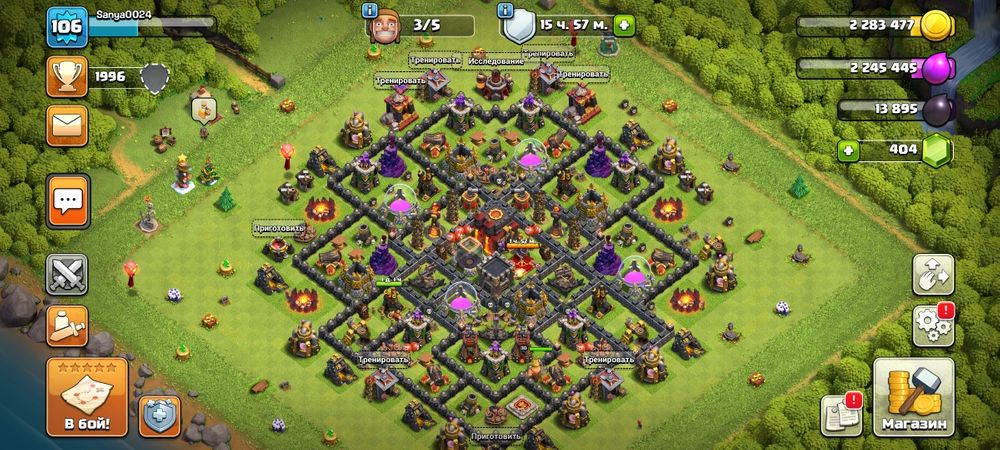
Task: Open the blue shield plus button
Action: [159, 415]
